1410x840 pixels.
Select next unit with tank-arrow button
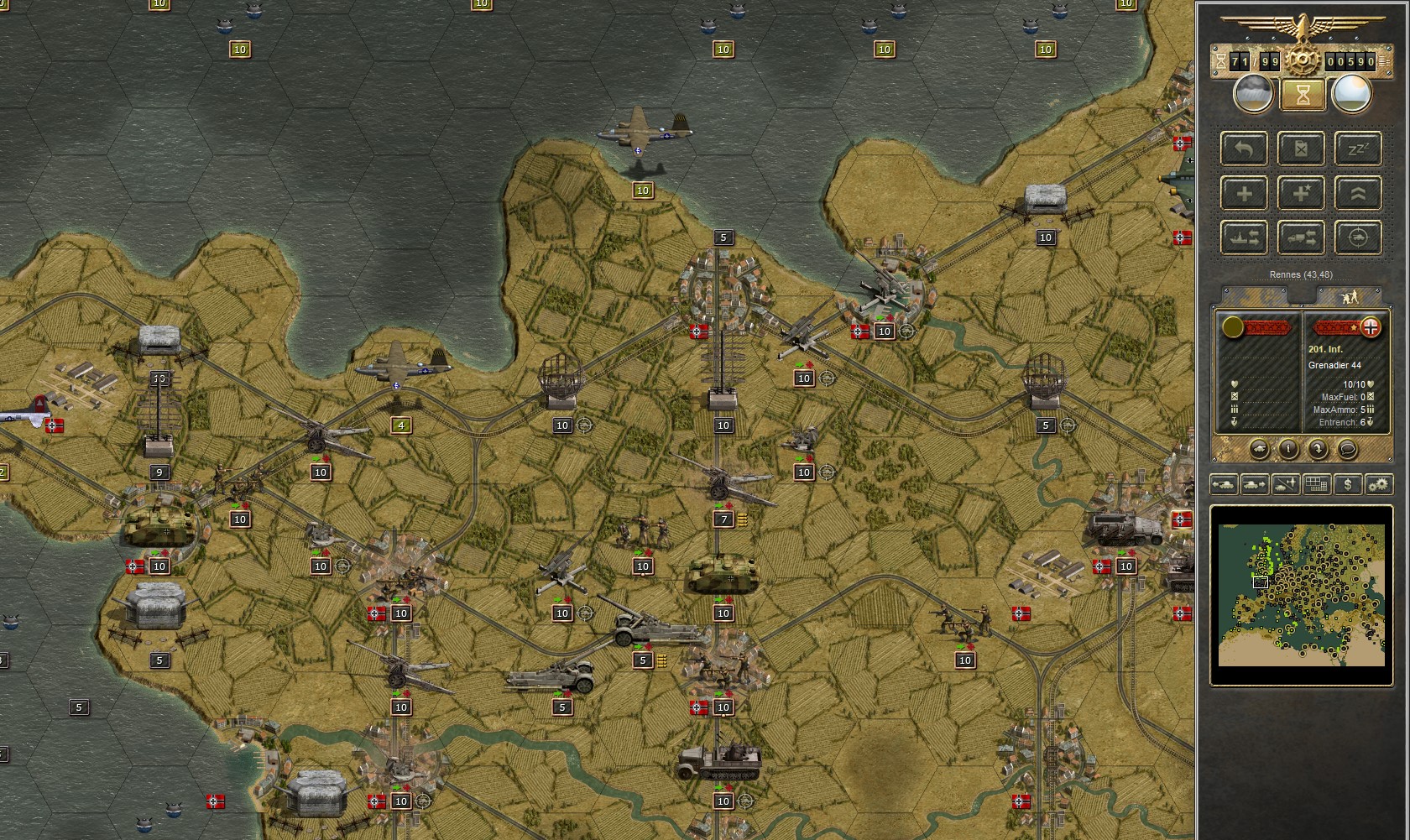tap(1256, 484)
